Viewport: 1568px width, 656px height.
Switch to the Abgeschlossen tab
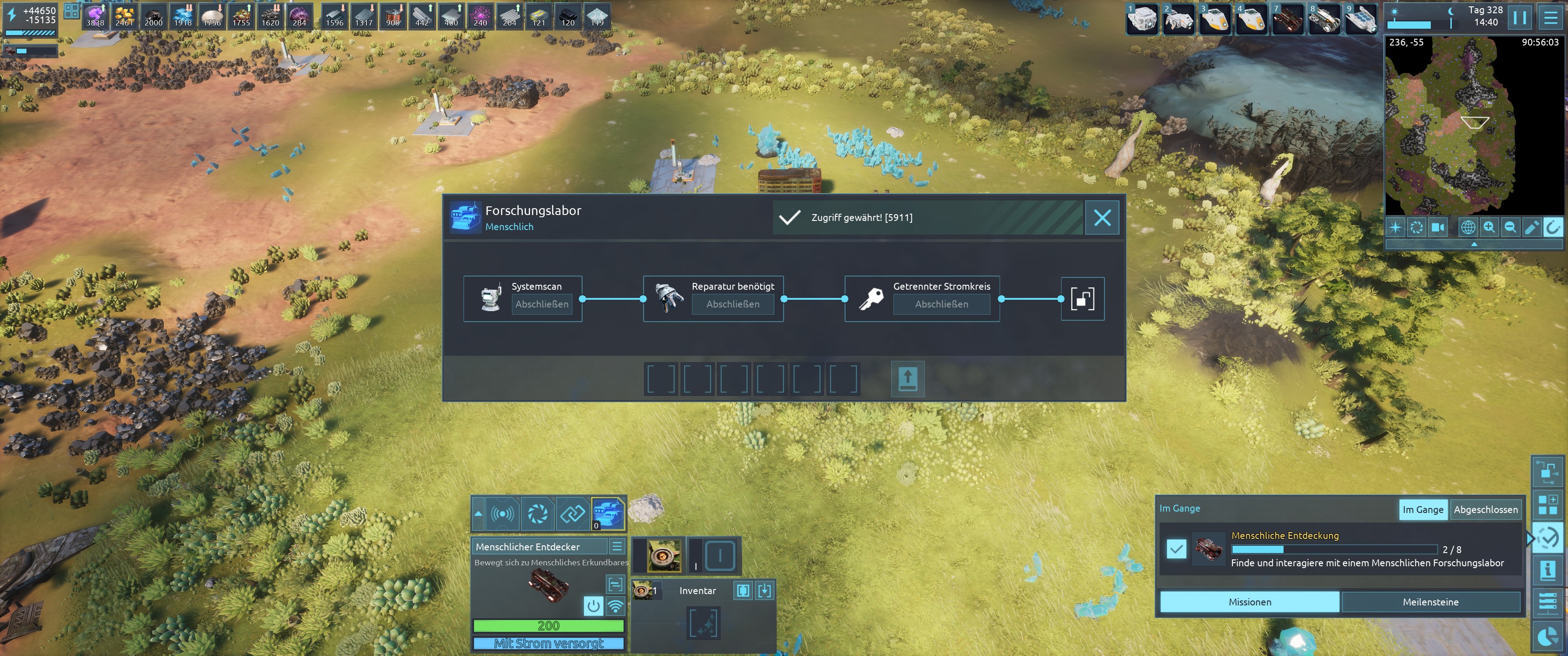(1485, 509)
